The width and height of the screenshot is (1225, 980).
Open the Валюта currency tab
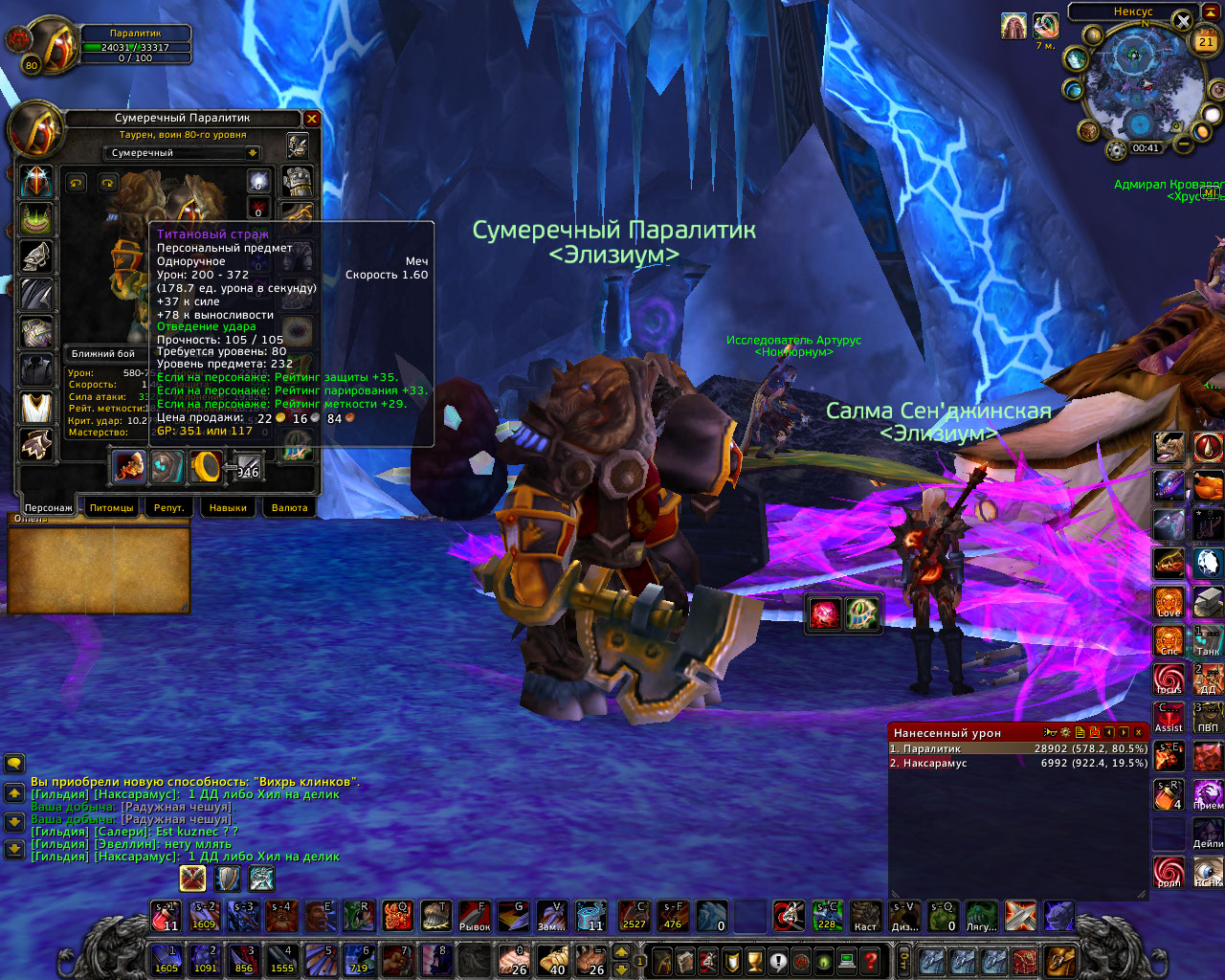pos(289,507)
